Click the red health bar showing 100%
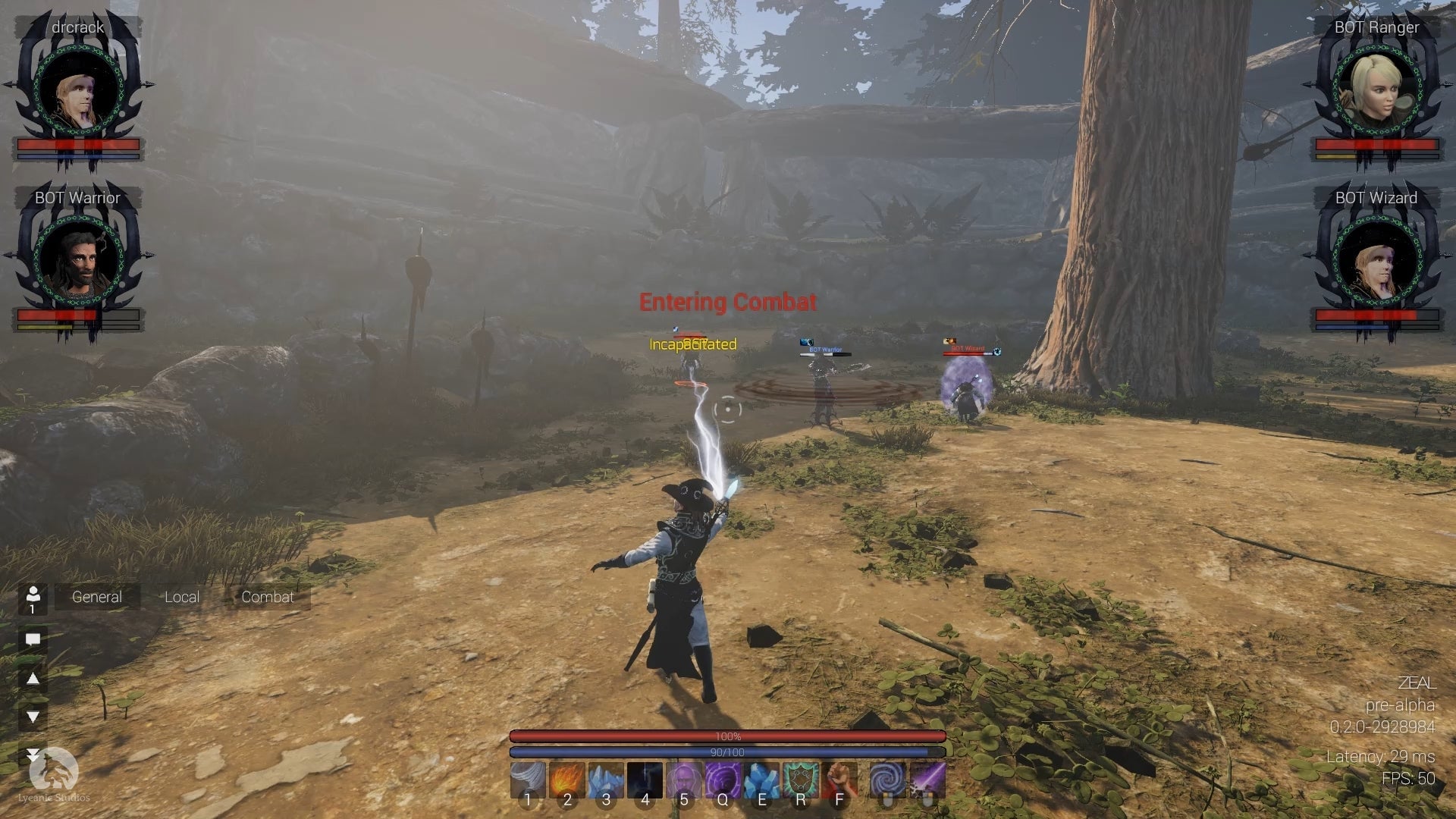This screenshot has height=819, width=1456. coord(728,736)
